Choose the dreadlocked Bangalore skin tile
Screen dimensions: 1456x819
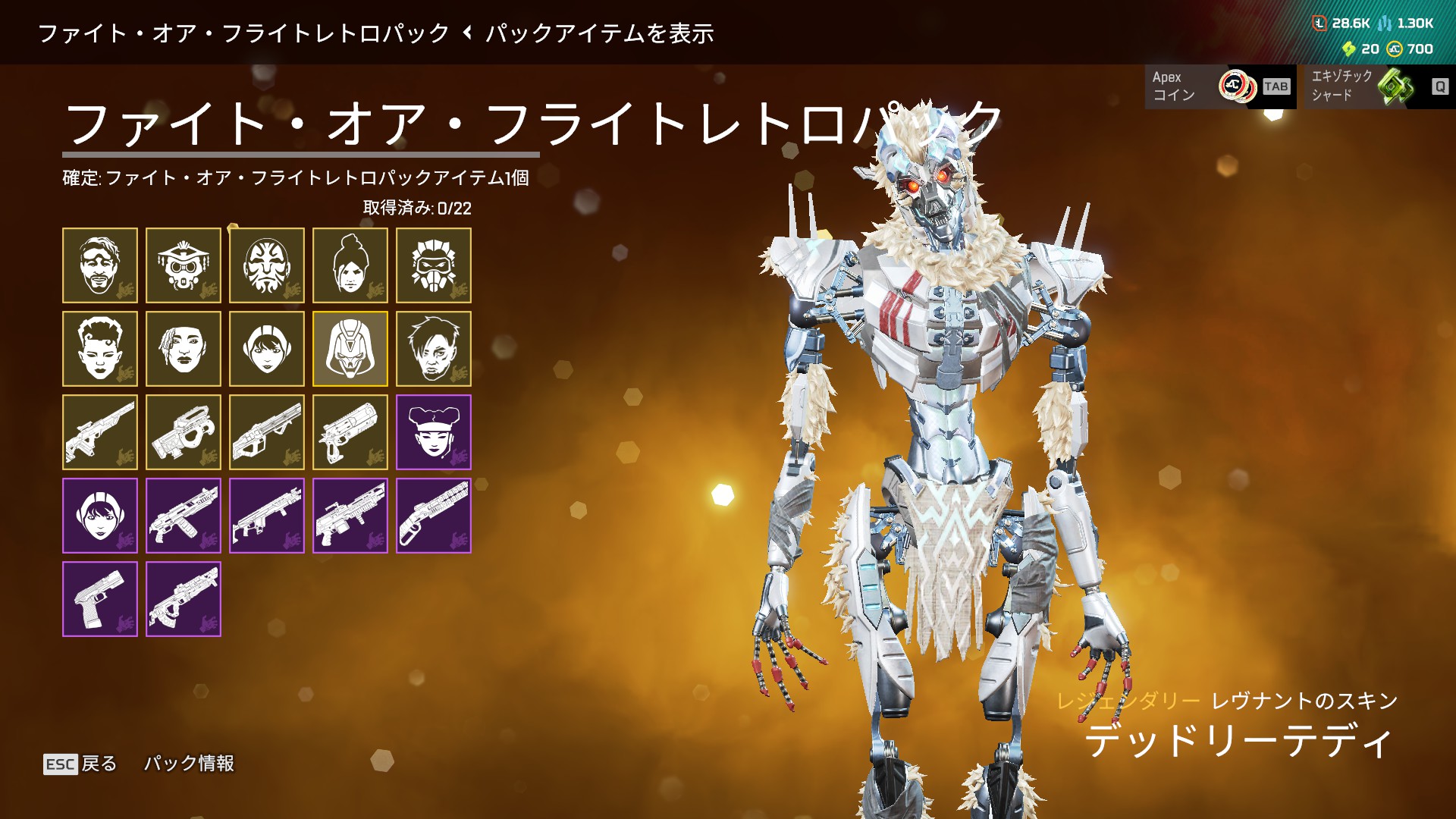[x=184, y=349]
